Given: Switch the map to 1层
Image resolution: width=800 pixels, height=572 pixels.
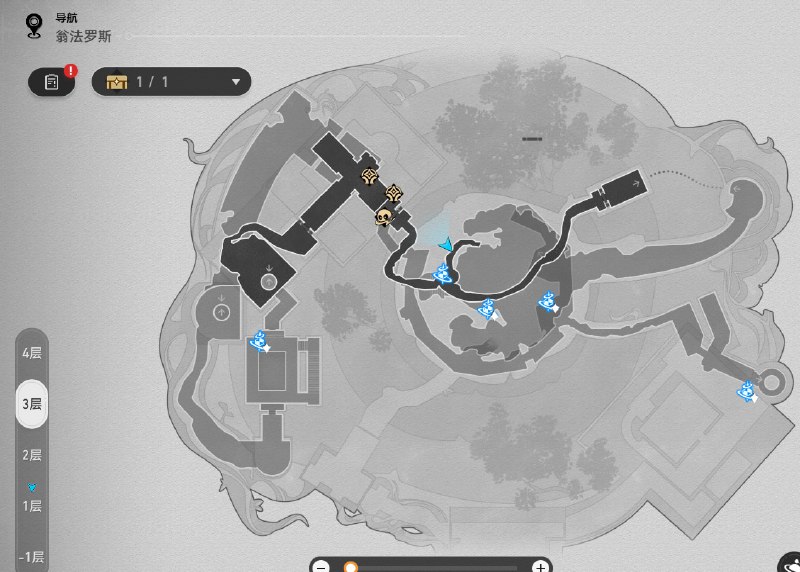Looking at the screenshot, I should (32, 505).
